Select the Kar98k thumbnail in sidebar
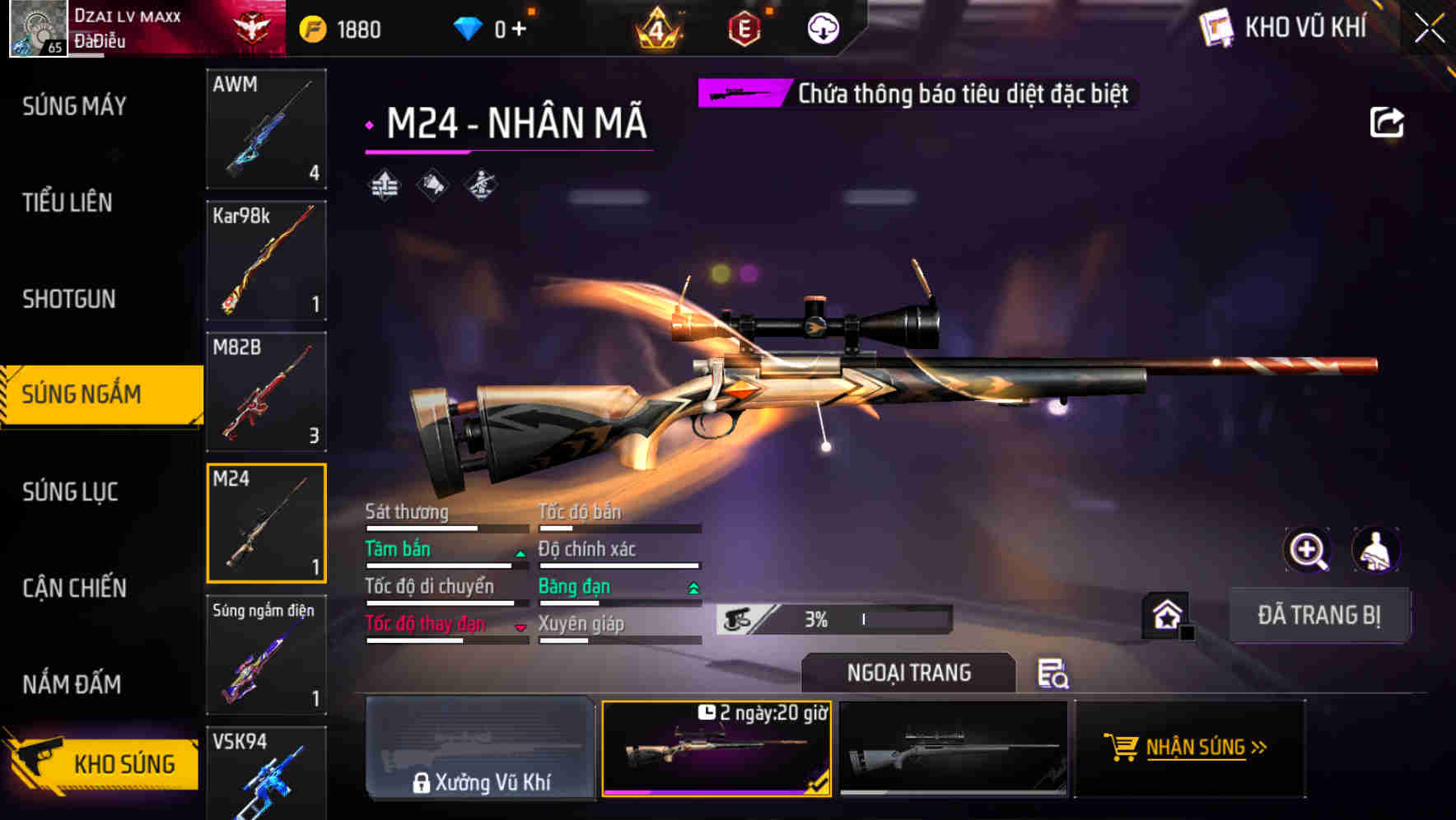Image resolution: width=1456 pixels, height=820 pixels. click(266, 261)
